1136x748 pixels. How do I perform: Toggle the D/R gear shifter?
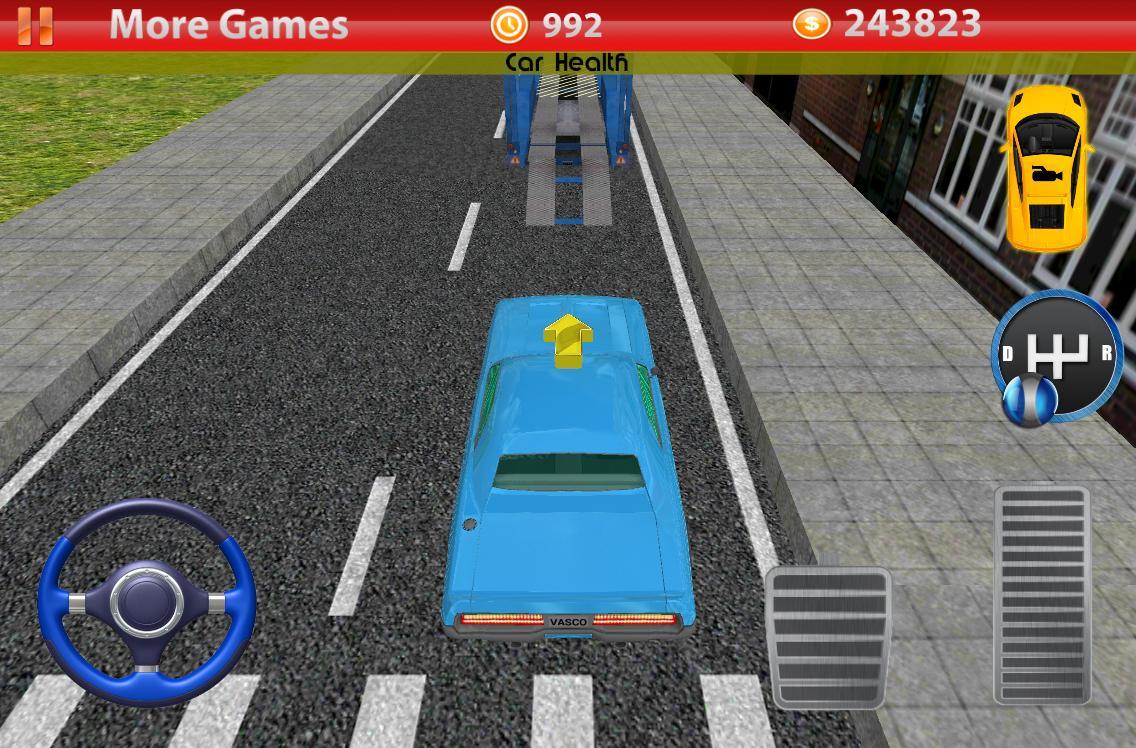click(1057, 356)
